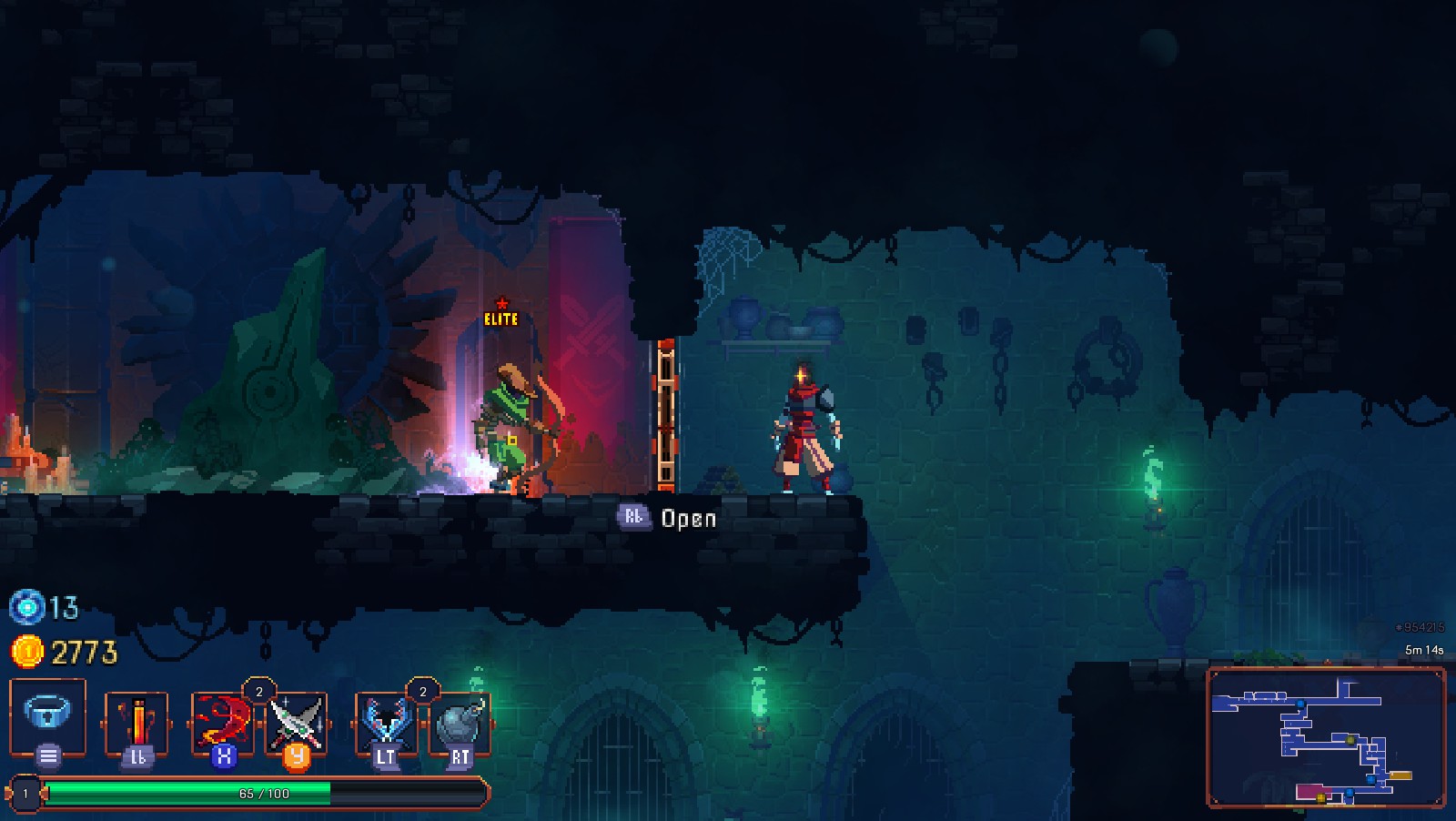Select the crossed daggers weapon slot
This screenshot has width=1456, height=821.
296,722
